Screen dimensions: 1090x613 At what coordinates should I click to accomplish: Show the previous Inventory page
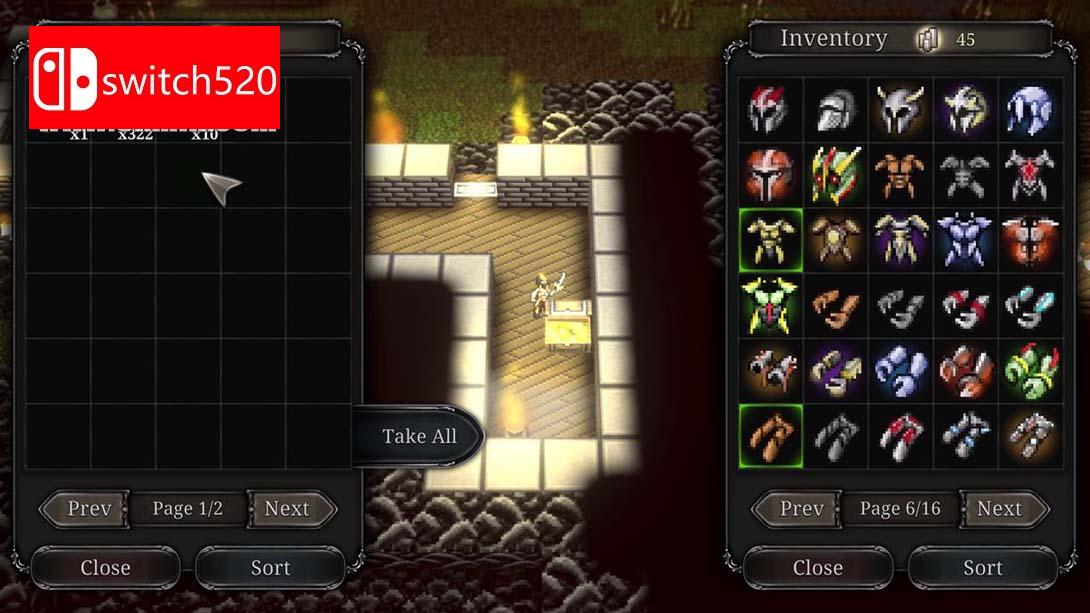tap(802, 508)
